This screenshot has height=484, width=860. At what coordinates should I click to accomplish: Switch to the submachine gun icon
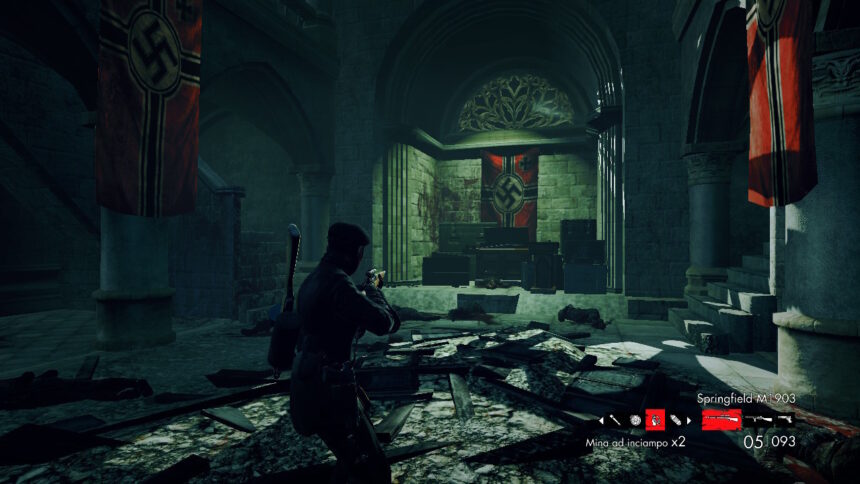point(759,420)
